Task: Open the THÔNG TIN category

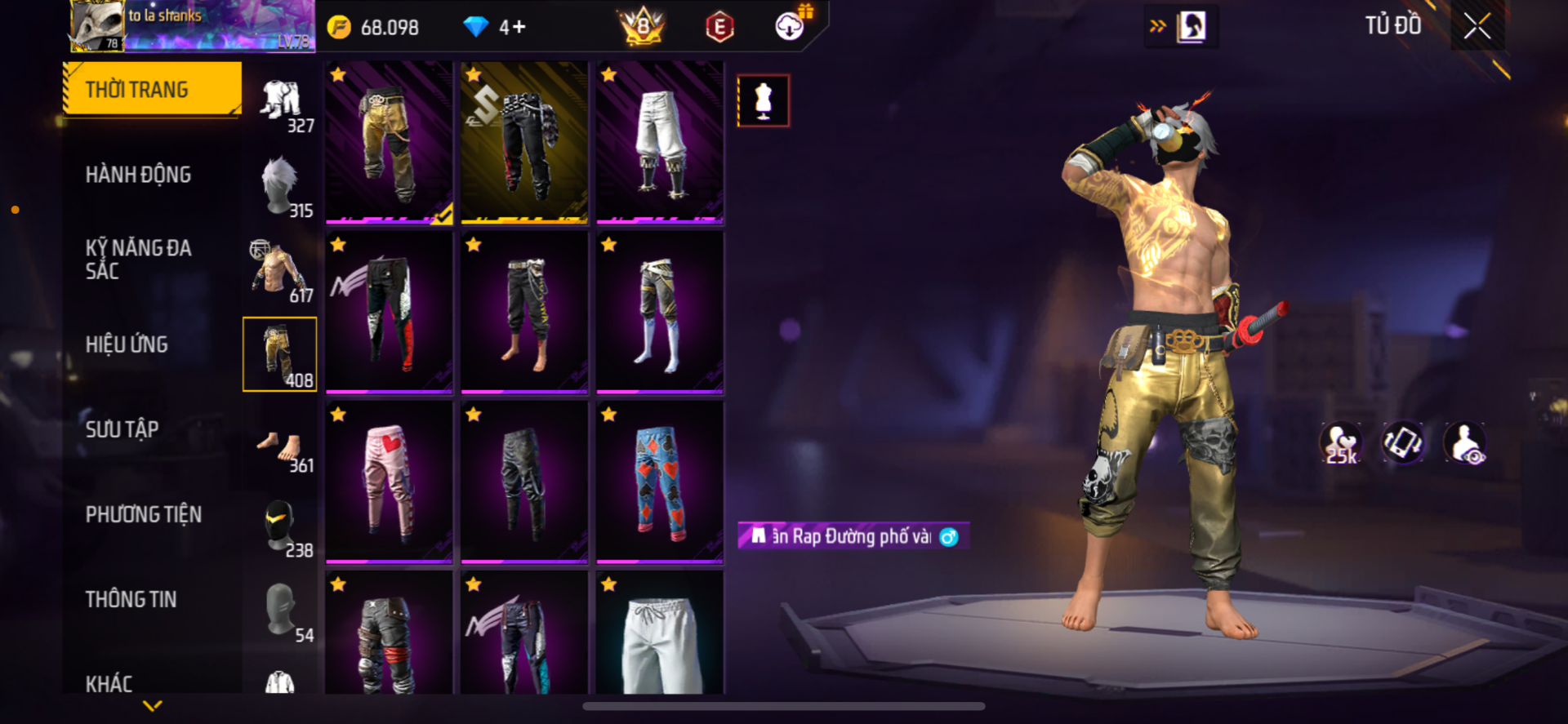Action: (x=131, y=599)
